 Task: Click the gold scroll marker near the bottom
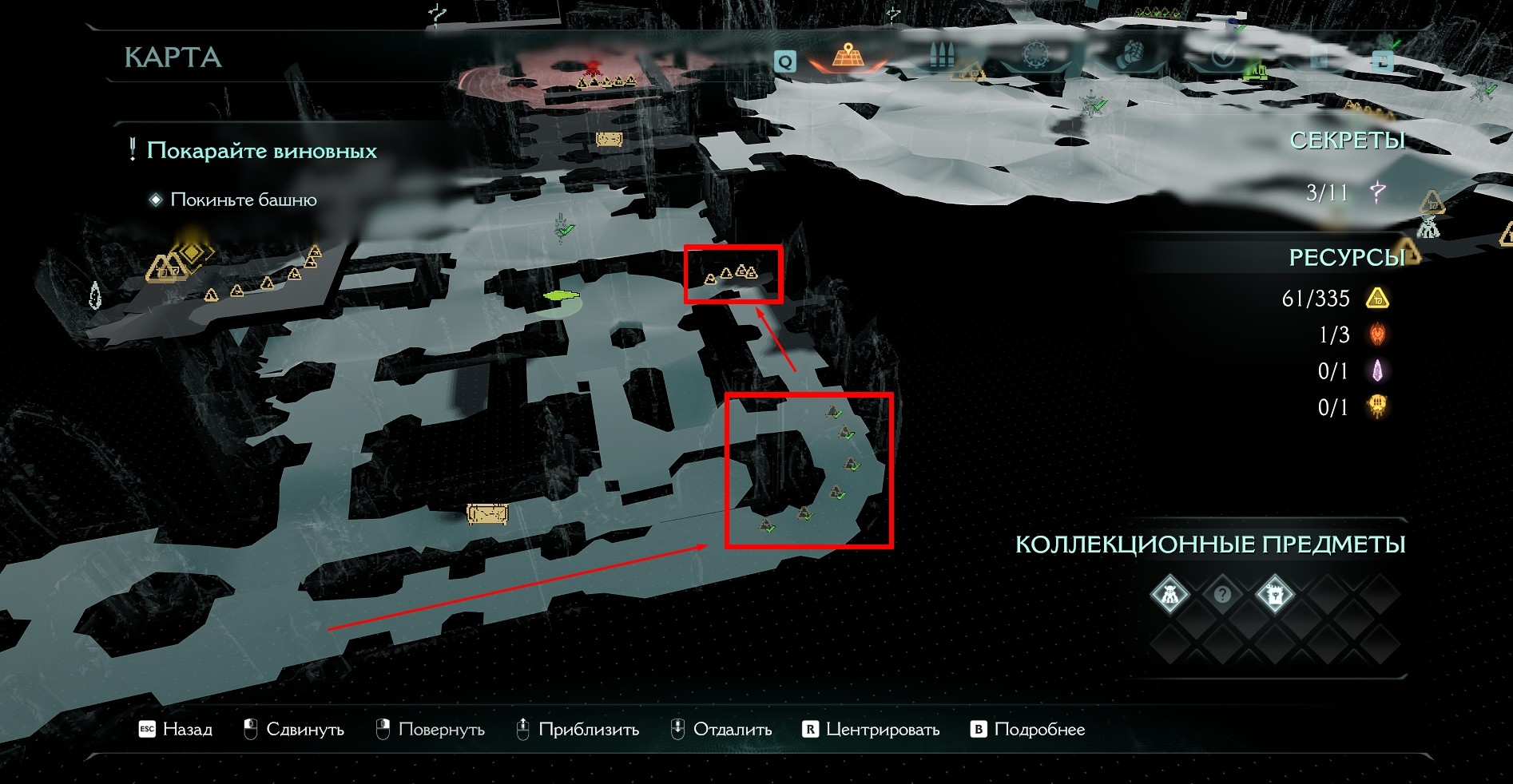pyautogui.click(x=487, y=513)
